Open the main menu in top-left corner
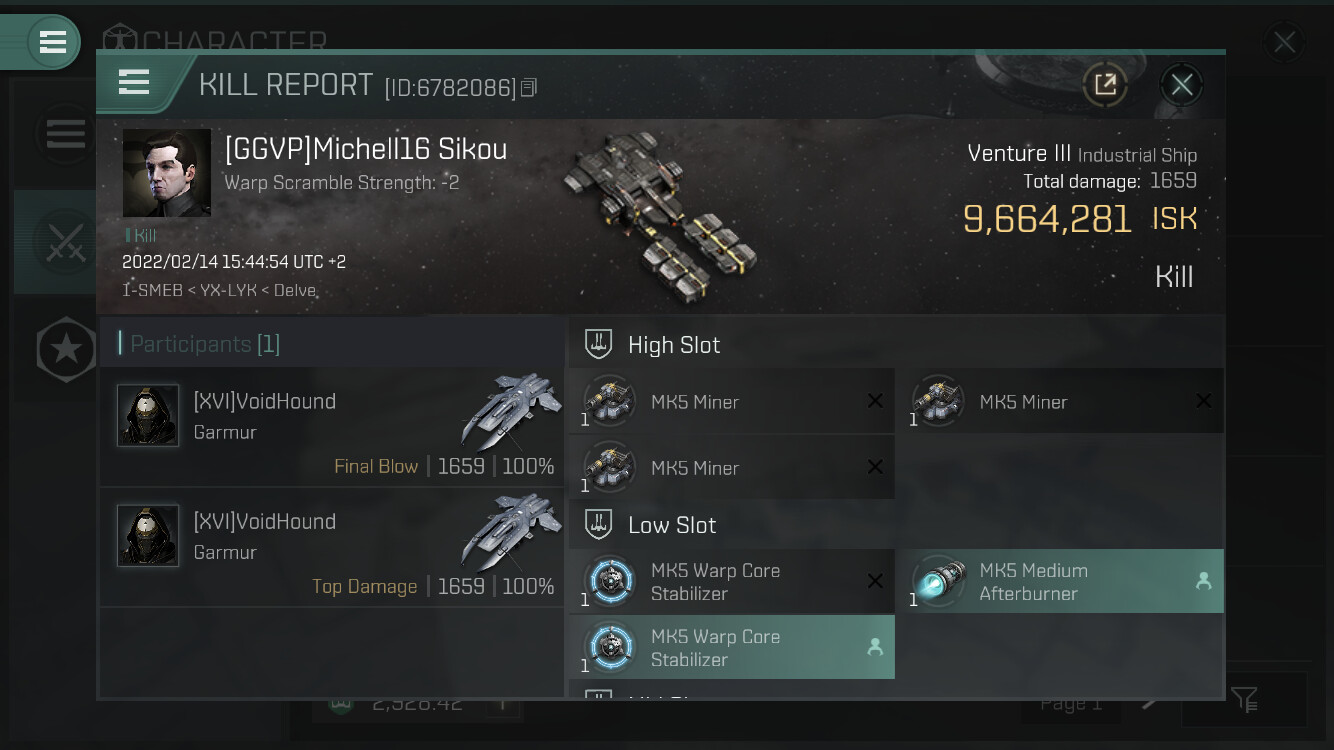The width and height of the screenshot is (1334, 750). [52, 42]
